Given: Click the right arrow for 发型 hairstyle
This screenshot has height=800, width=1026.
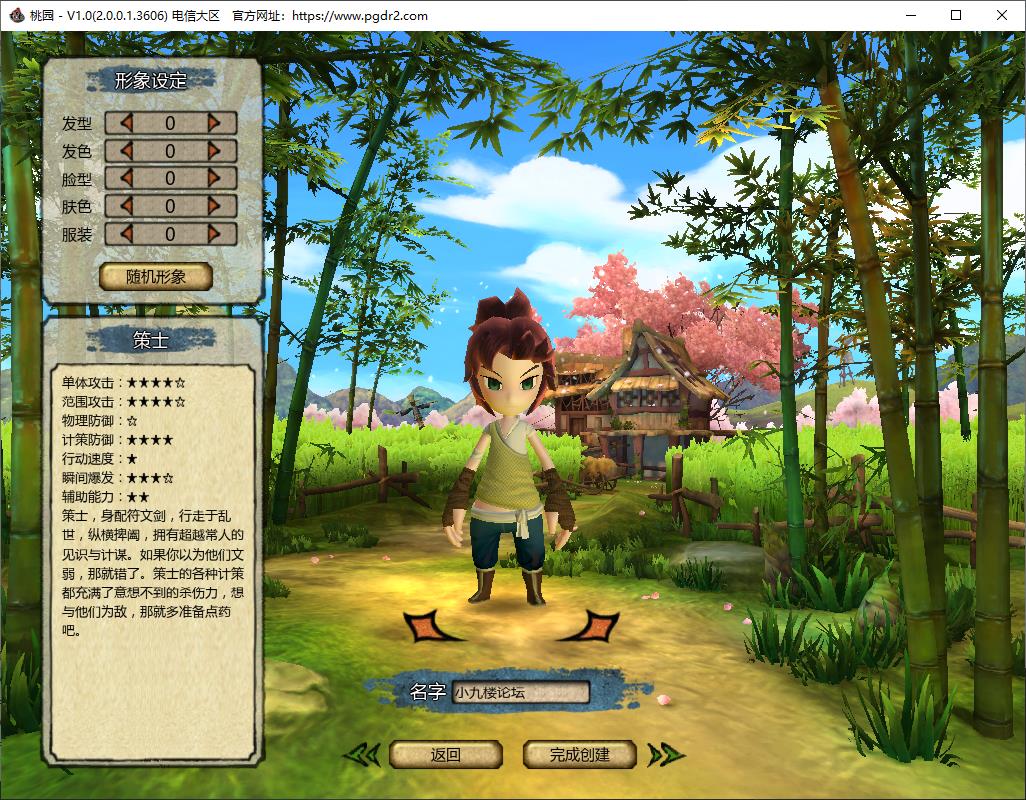Looking at the screenshot, I should point(214,123).
